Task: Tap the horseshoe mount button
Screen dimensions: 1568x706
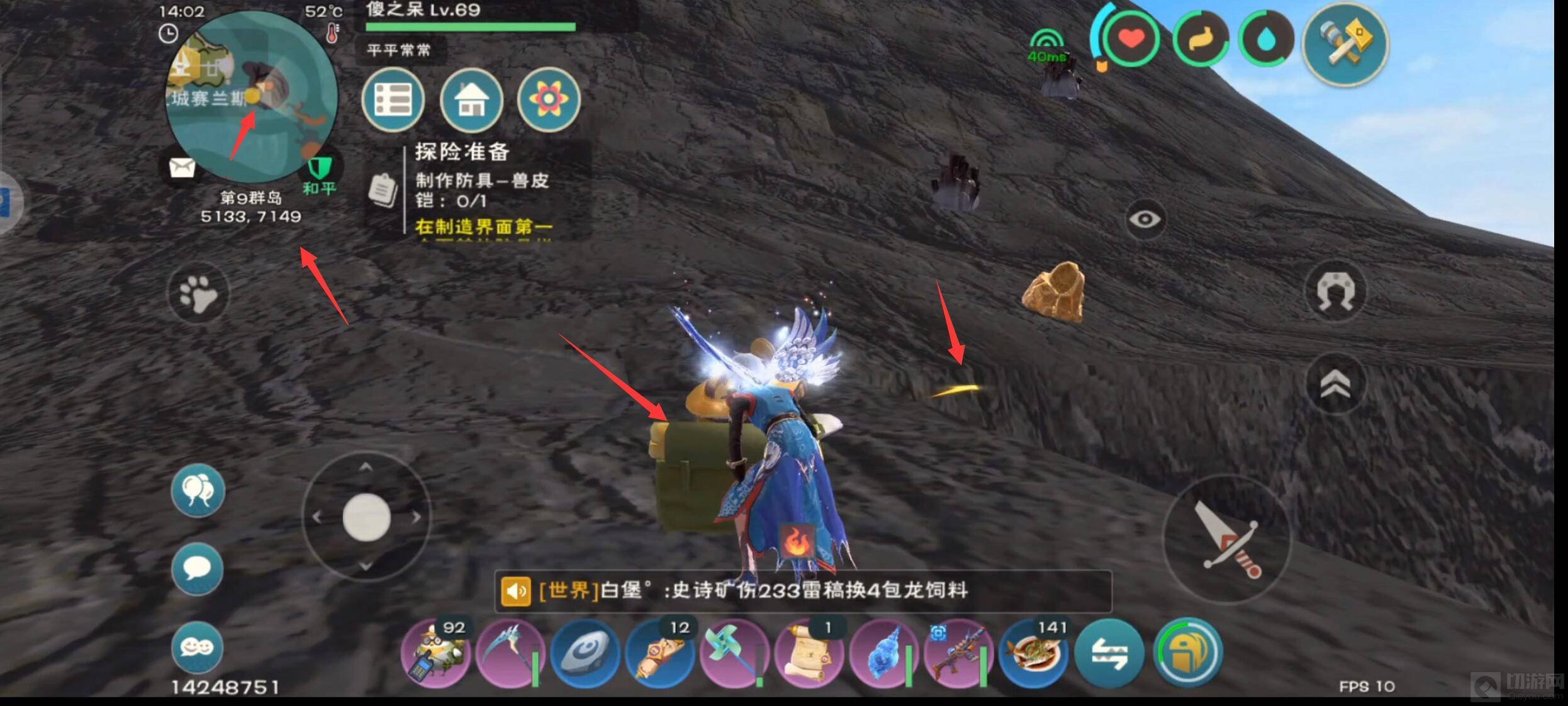Action: pyautogui.click(x=1335, y=292)
